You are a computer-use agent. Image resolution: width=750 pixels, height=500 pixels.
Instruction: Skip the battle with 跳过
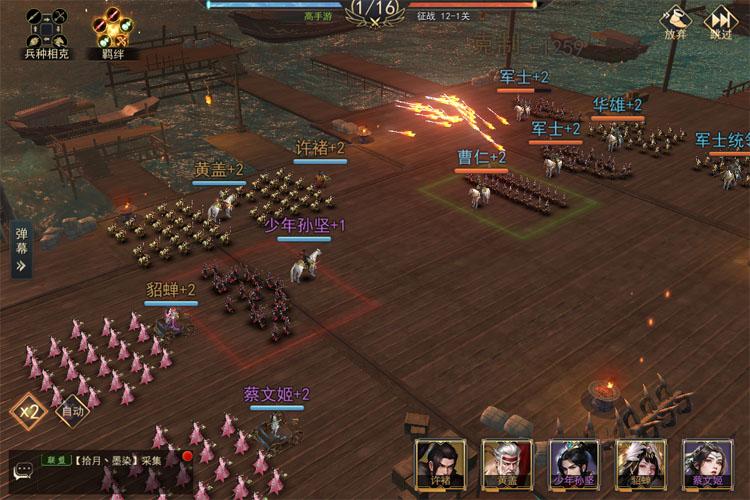tap(720, 22)
